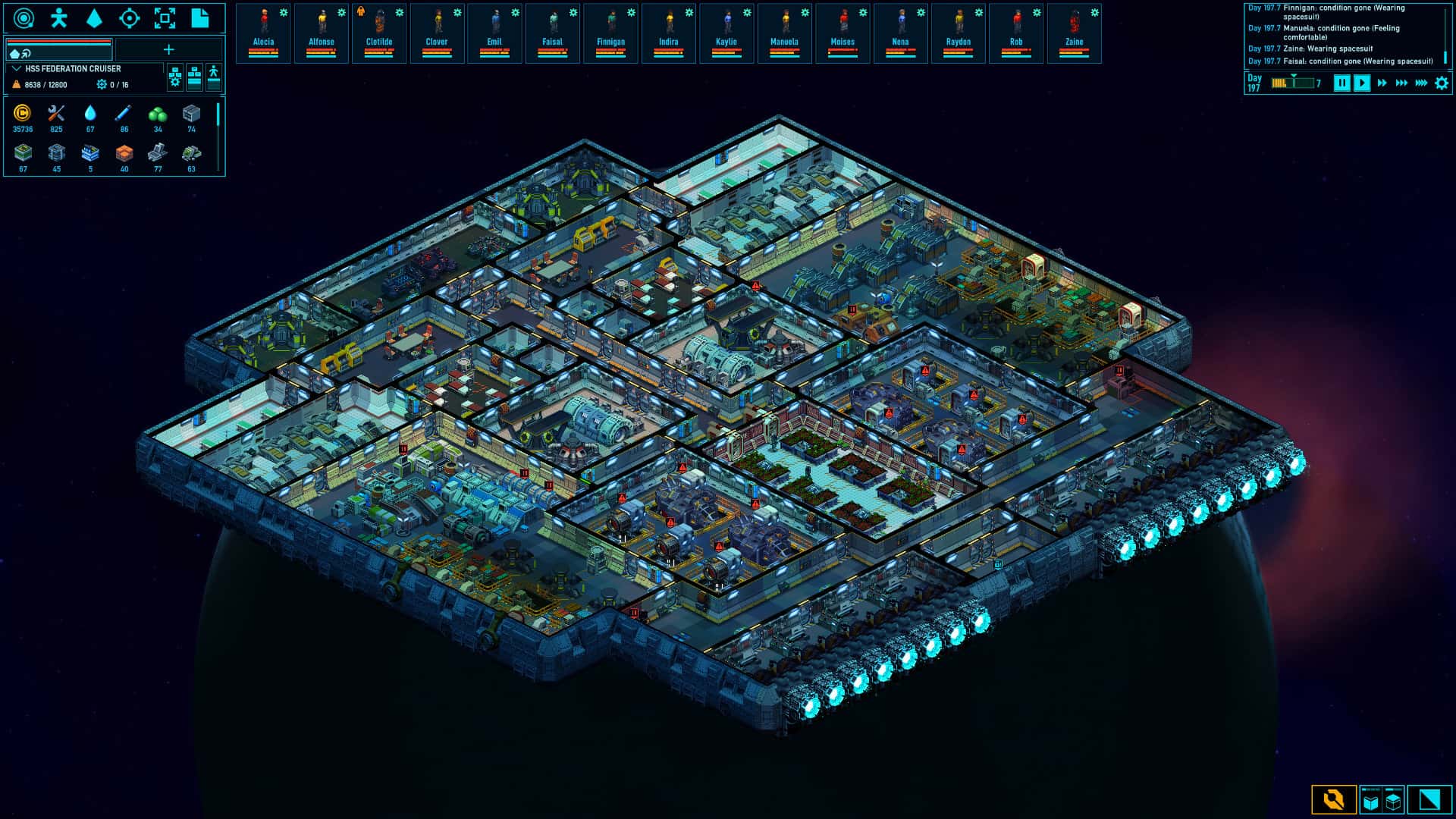1456x819 pixels.
Task: Choose Finnigan from the crew bar
Action: [x=610, y=33]
